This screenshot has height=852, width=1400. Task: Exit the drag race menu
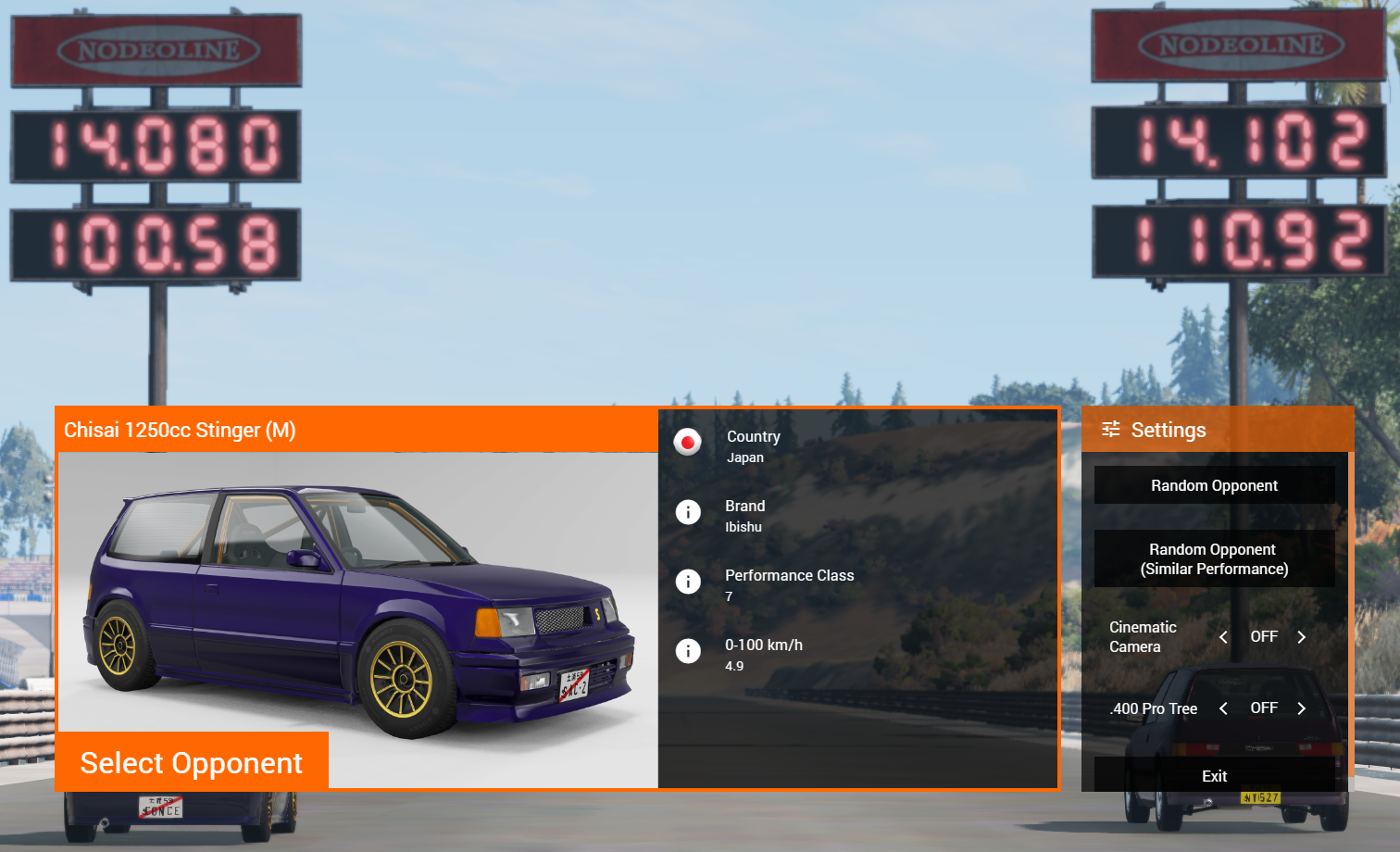[x=1214, y=776]
